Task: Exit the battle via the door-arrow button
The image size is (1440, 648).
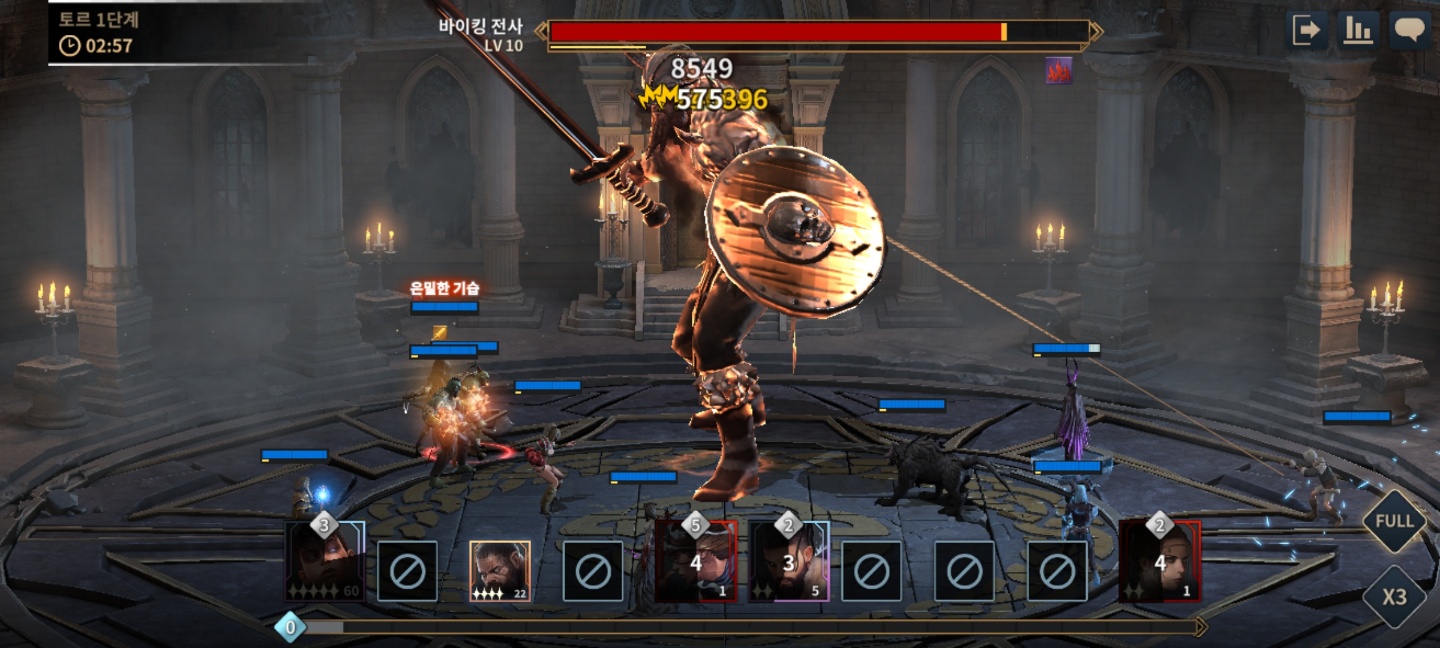Action: [x=1307, y=30]
